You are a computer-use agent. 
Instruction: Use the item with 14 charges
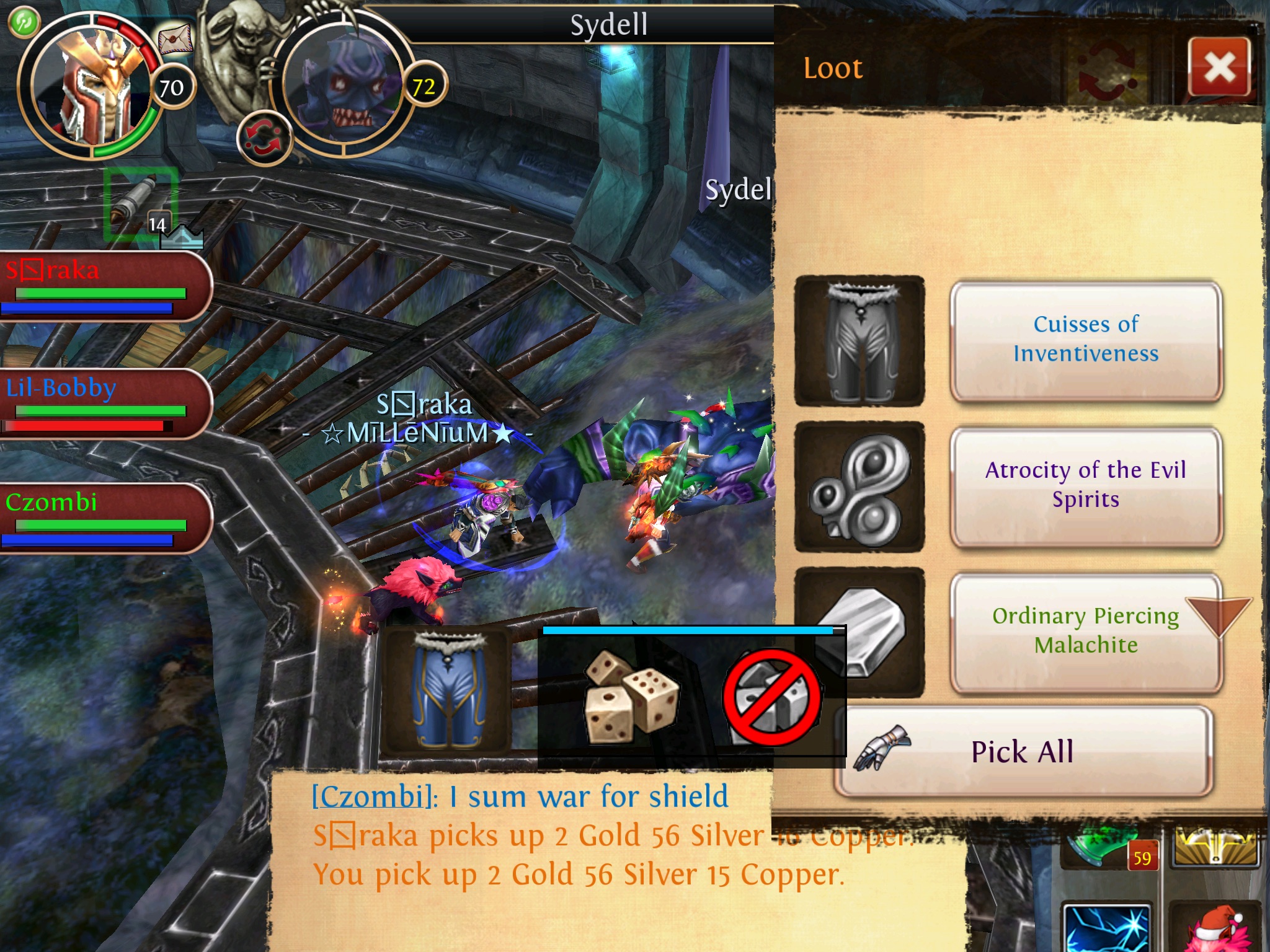click(141, 203)
